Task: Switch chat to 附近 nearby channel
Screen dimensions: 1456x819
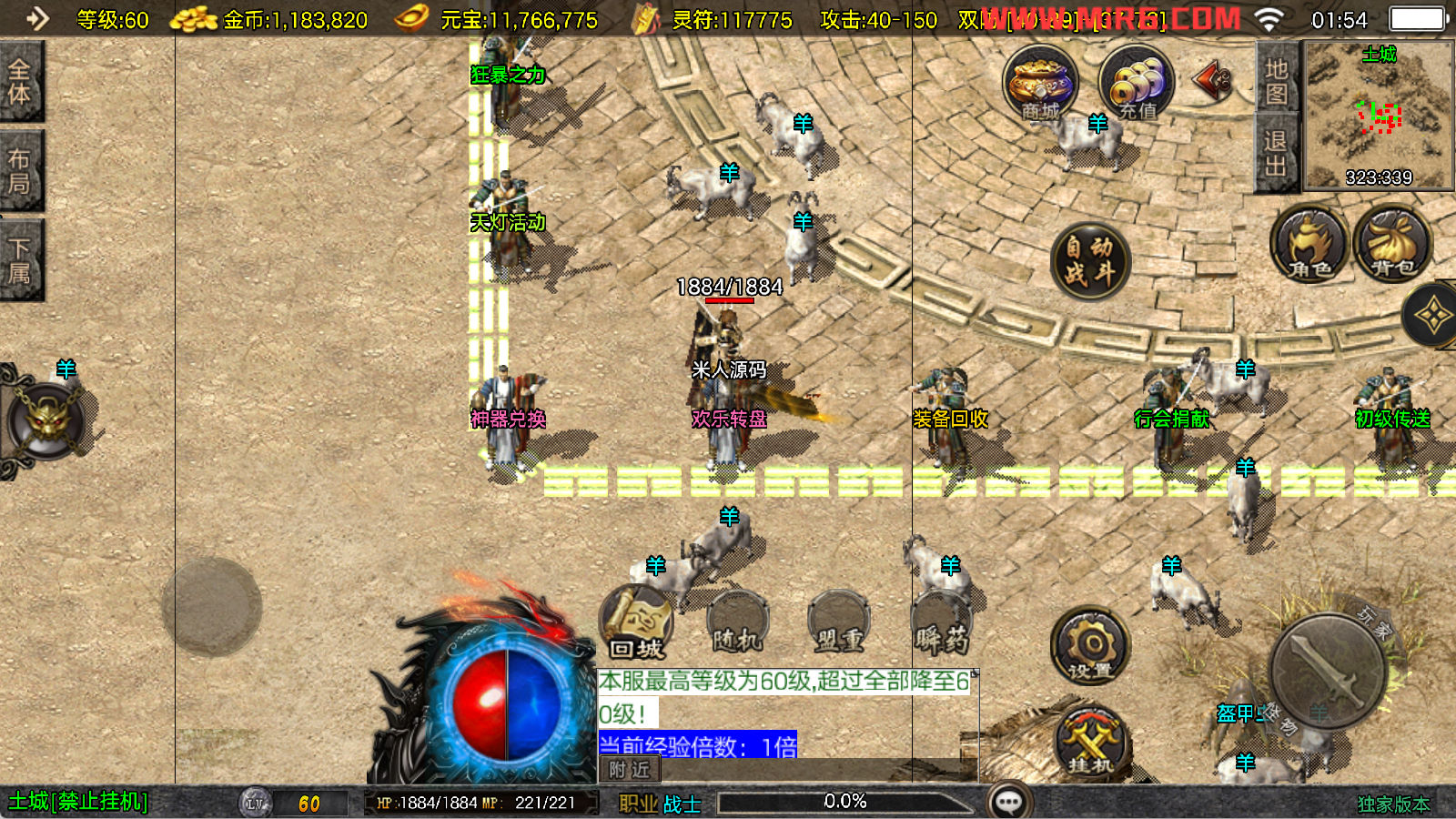Action: 629,770
